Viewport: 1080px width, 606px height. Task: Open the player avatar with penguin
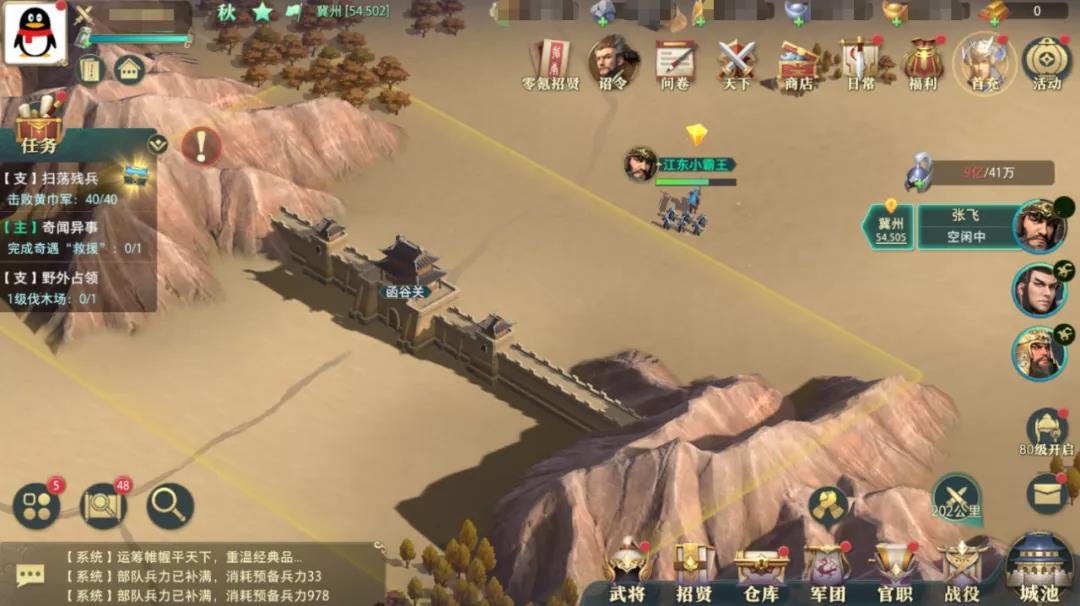(x=35, y=33)
